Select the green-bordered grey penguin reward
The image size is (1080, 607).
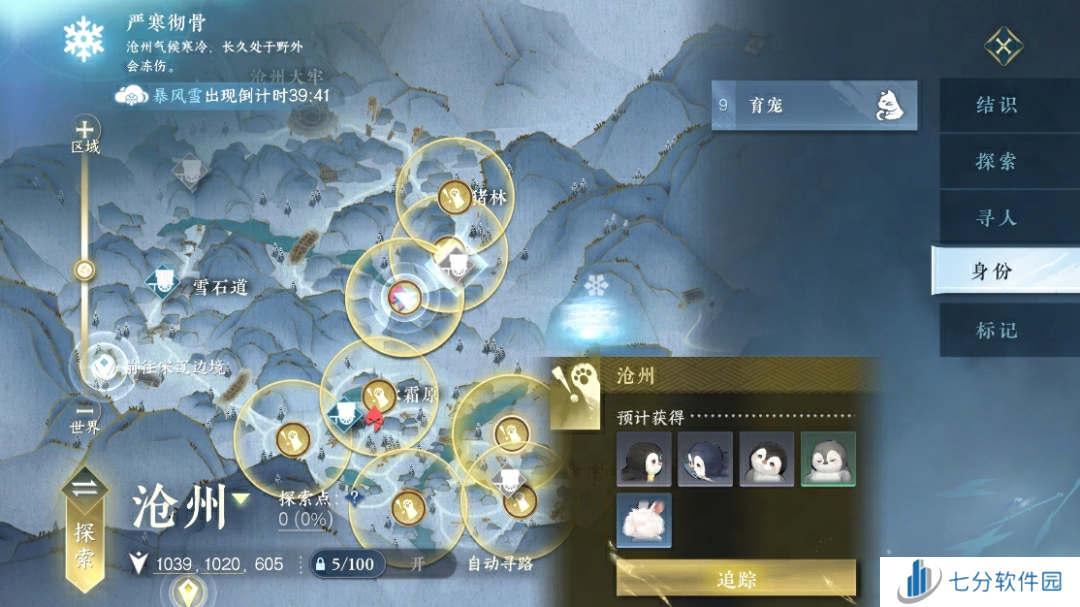[x=828, y=459]
